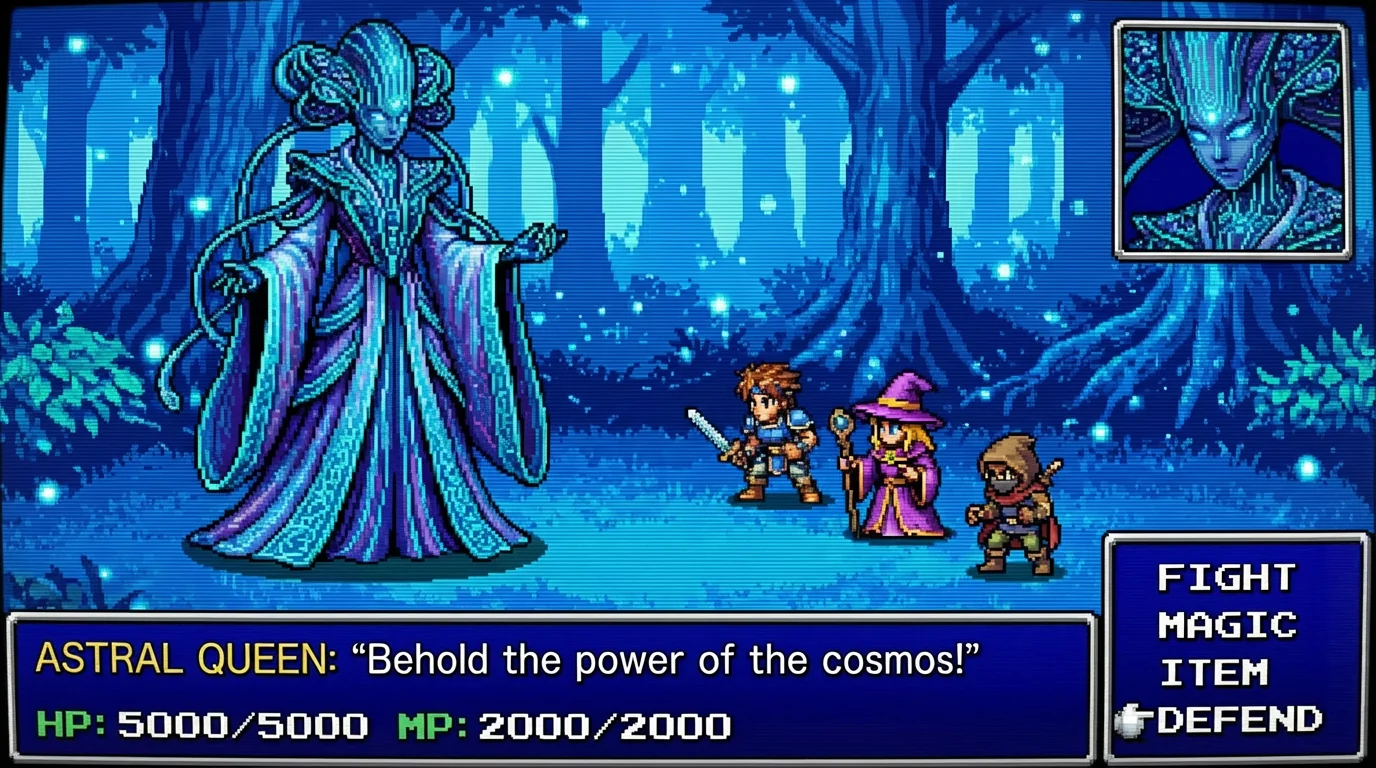Open the MAGIC command
1376x768 pixels.
1227,626
